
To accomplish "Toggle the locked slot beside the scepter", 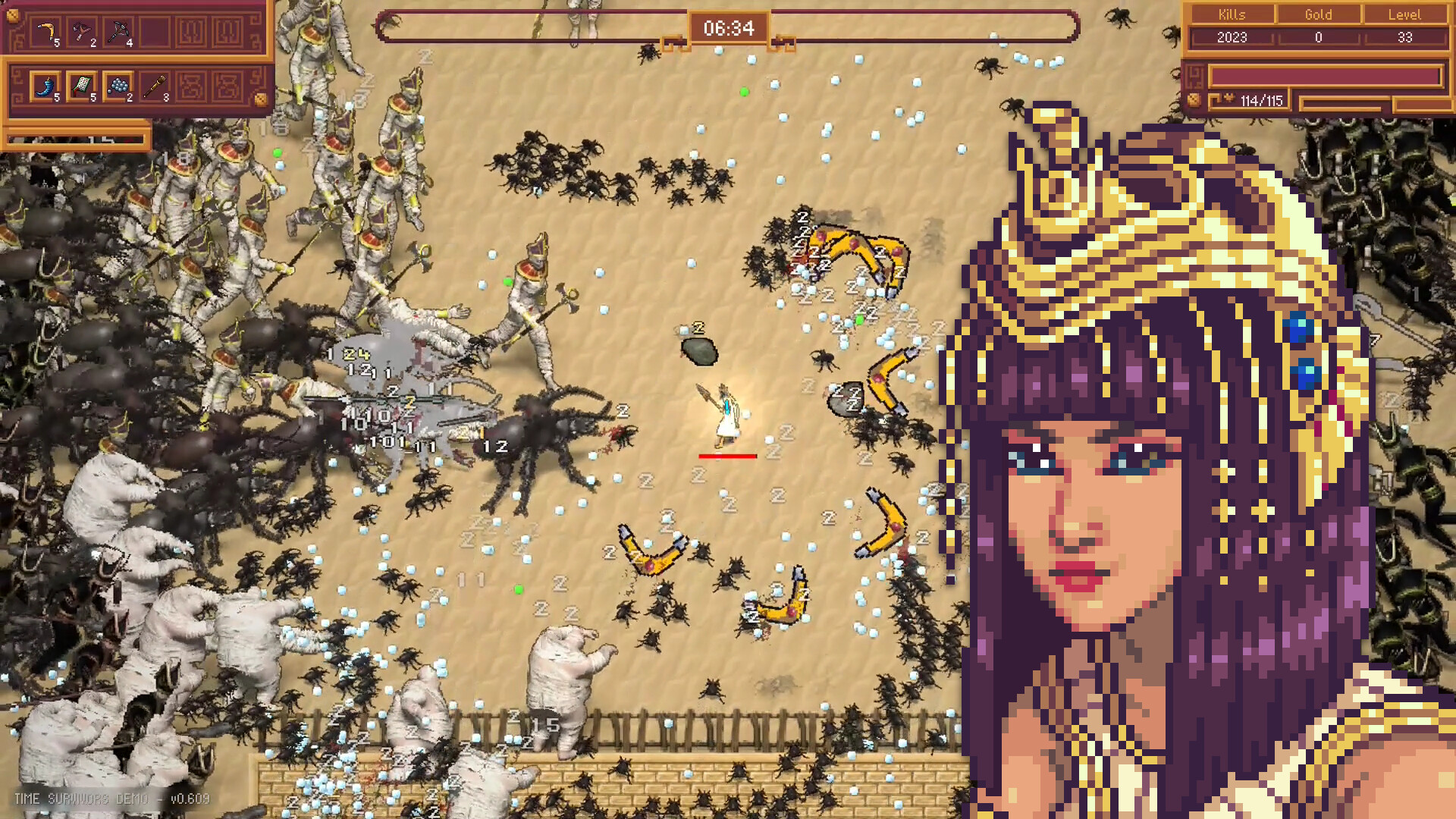I will tap(190, 85).
